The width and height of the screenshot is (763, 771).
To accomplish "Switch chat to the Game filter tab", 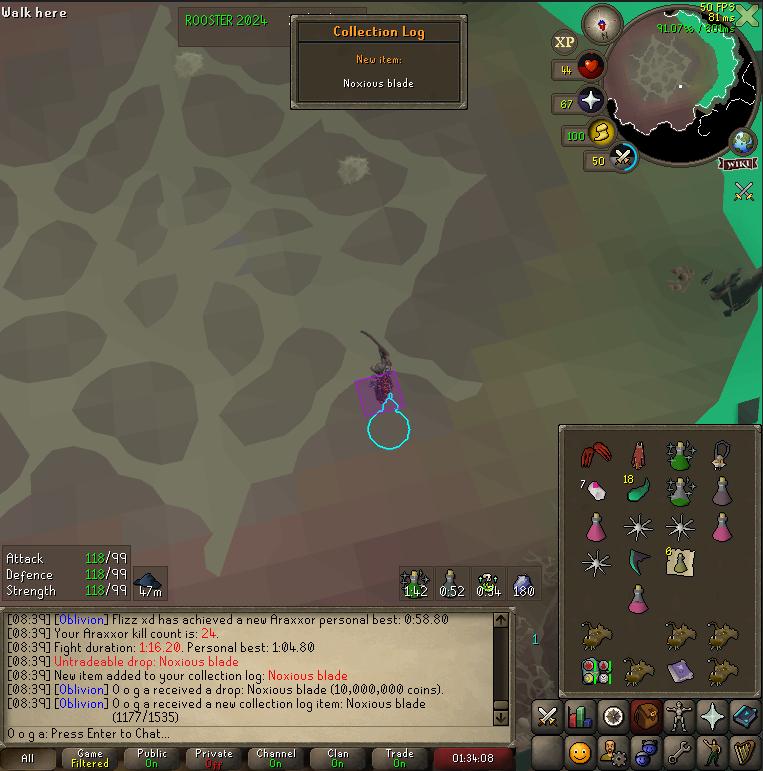I will [x=89, y=759].
